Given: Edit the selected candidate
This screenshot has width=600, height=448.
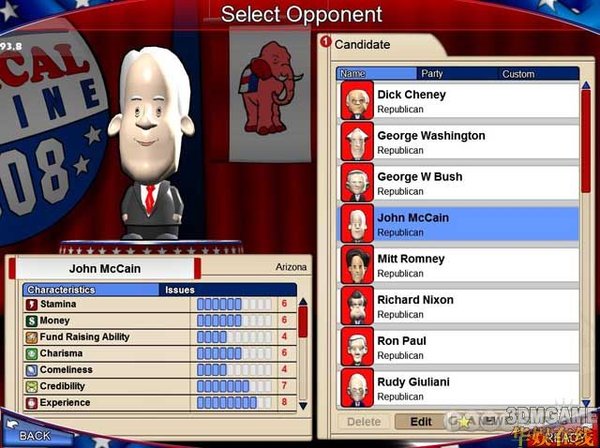Looking at the screenshot, I should point(420,422).
